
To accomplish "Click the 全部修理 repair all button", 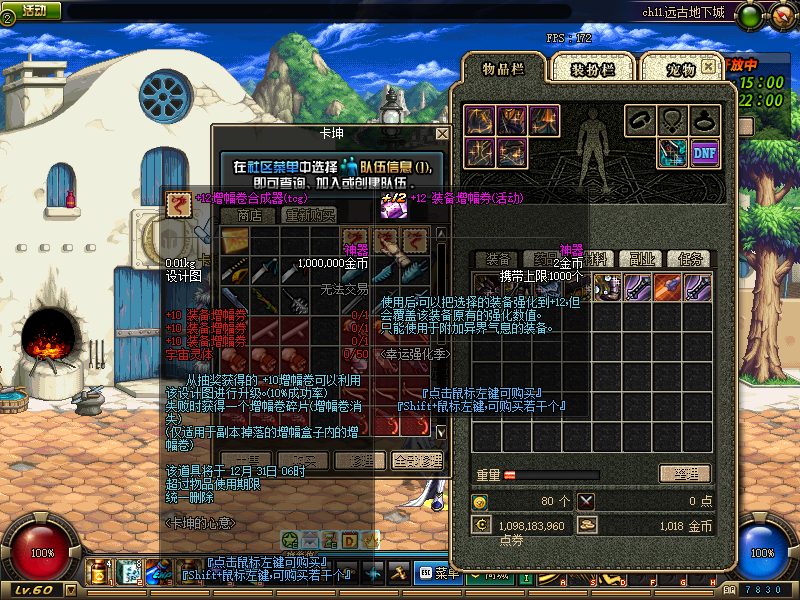I will [415, 461].
